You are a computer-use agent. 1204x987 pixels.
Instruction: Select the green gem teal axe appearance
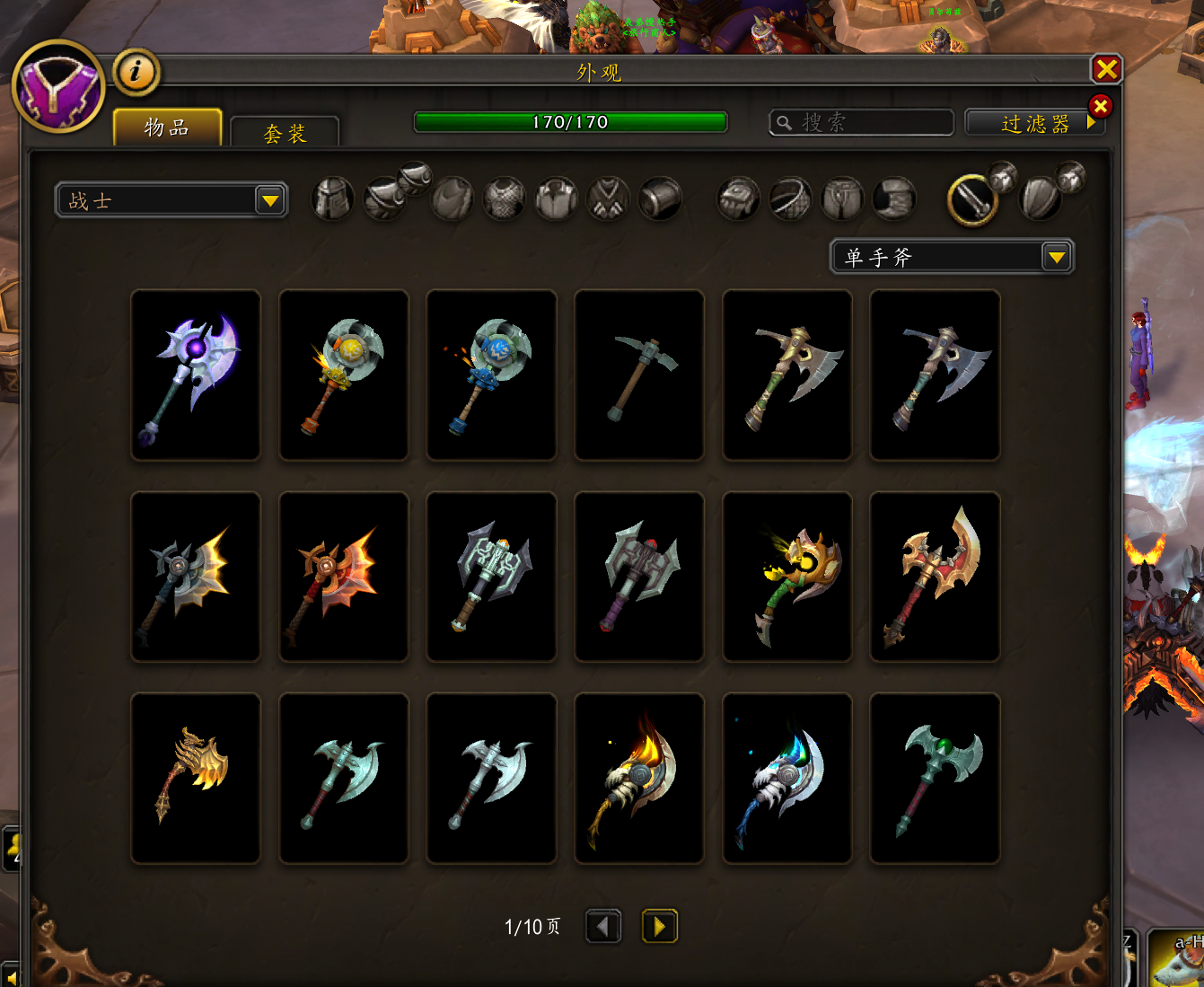[935, 778]
